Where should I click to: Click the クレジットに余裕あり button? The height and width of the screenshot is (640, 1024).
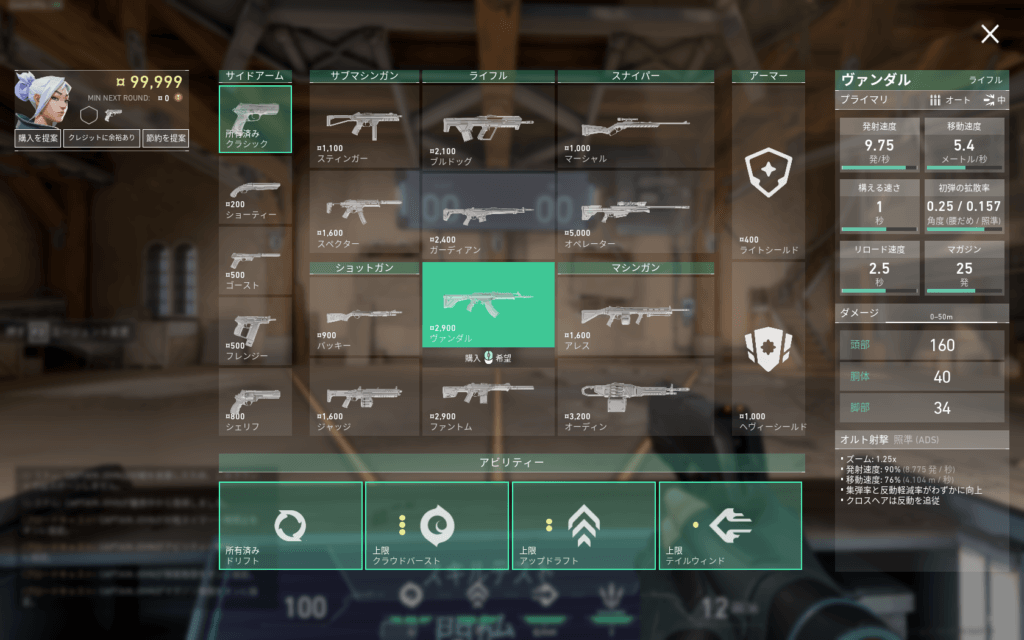101,139
